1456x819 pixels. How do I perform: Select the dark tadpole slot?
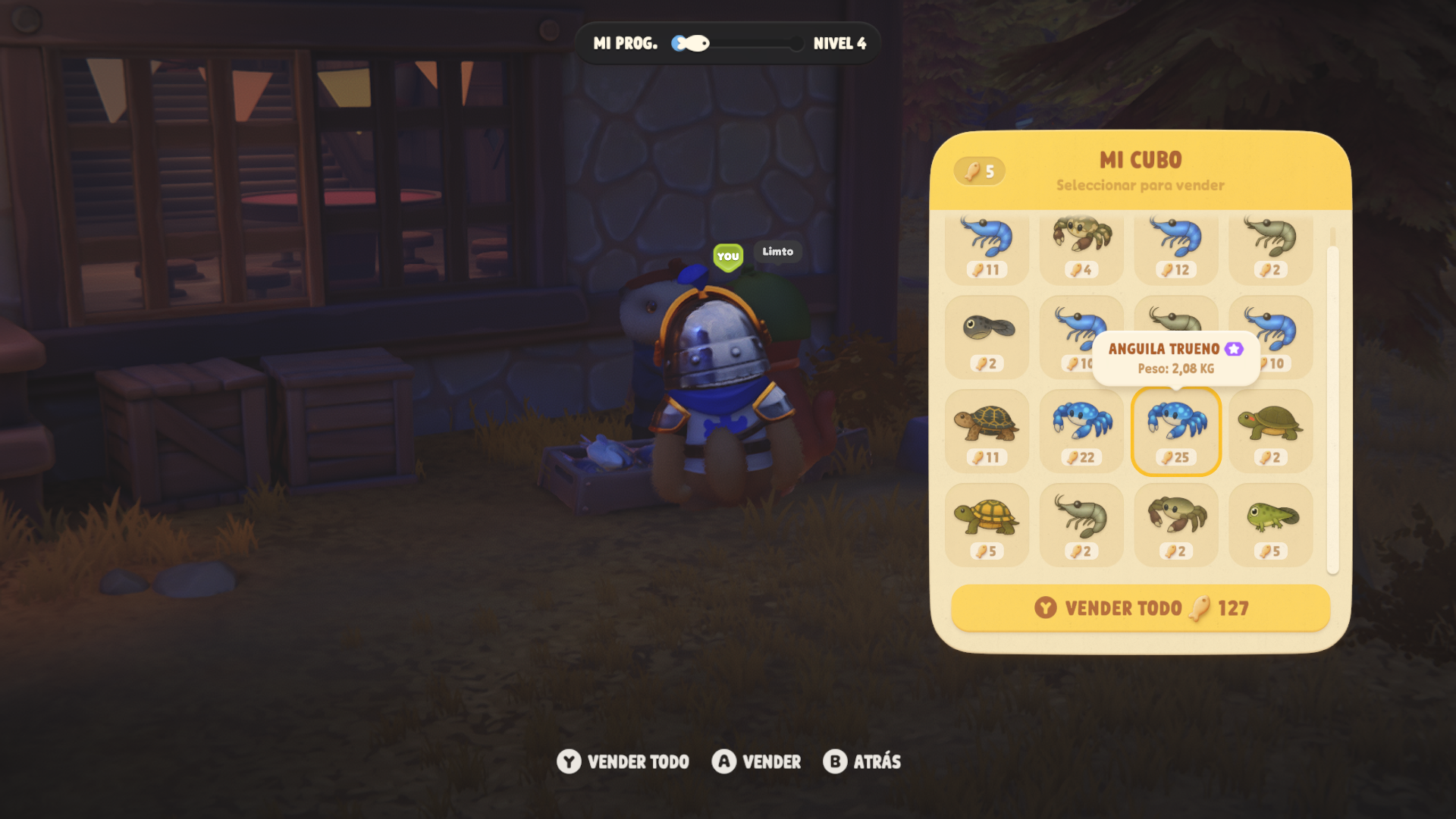[x=987, y=337]
